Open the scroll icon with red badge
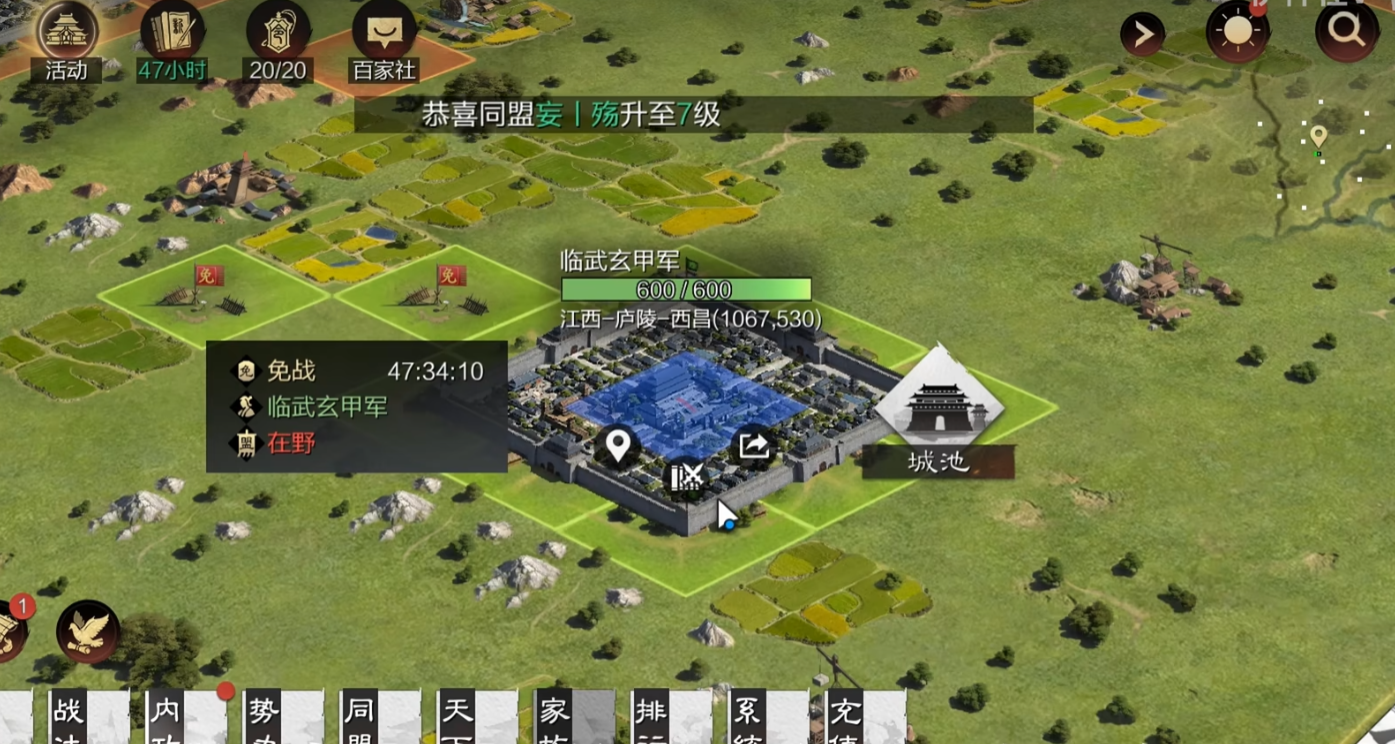1395x744 pixels. [x=12, y=628]
